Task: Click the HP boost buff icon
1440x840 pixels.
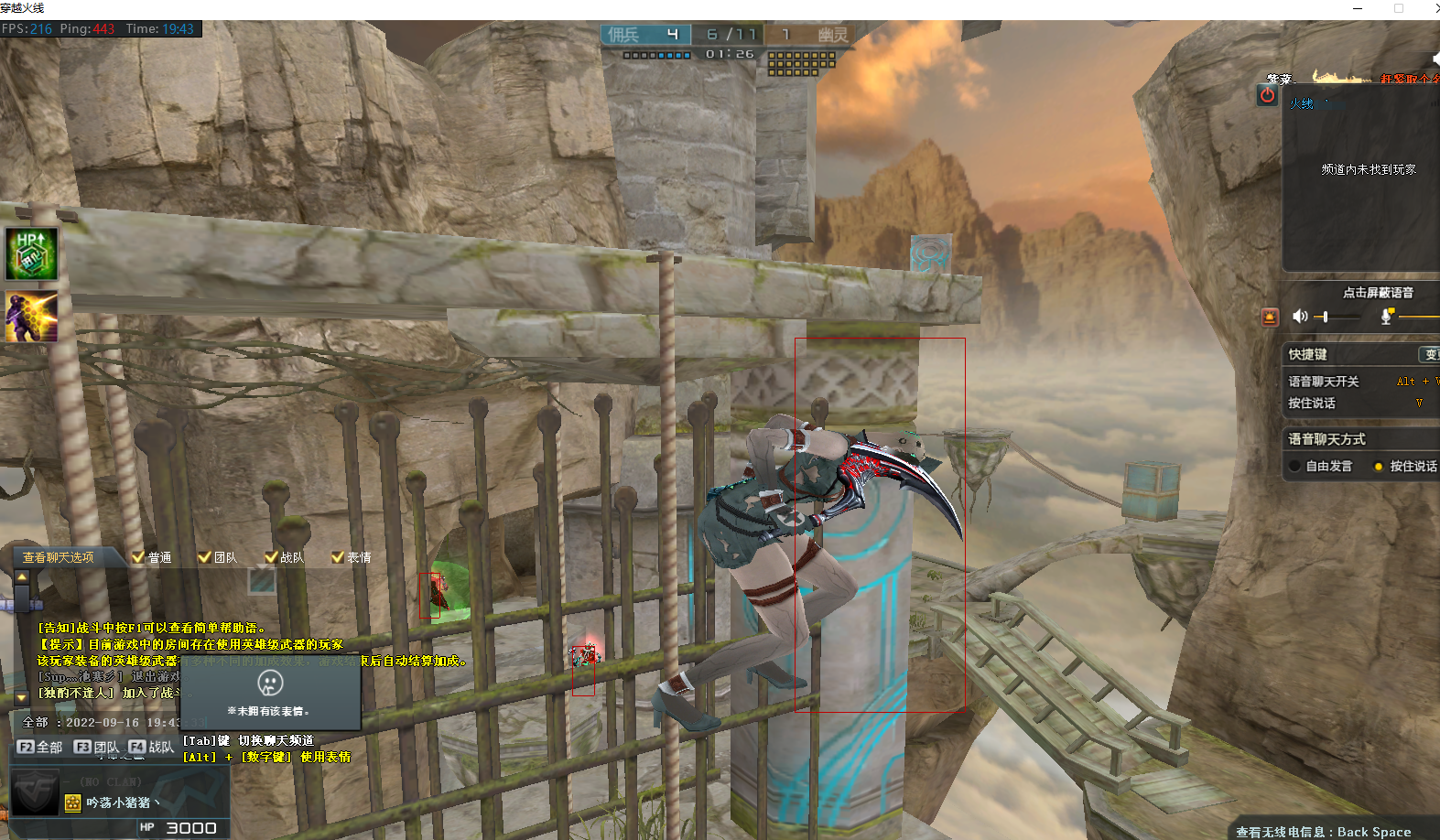Action: click(32, 253)
